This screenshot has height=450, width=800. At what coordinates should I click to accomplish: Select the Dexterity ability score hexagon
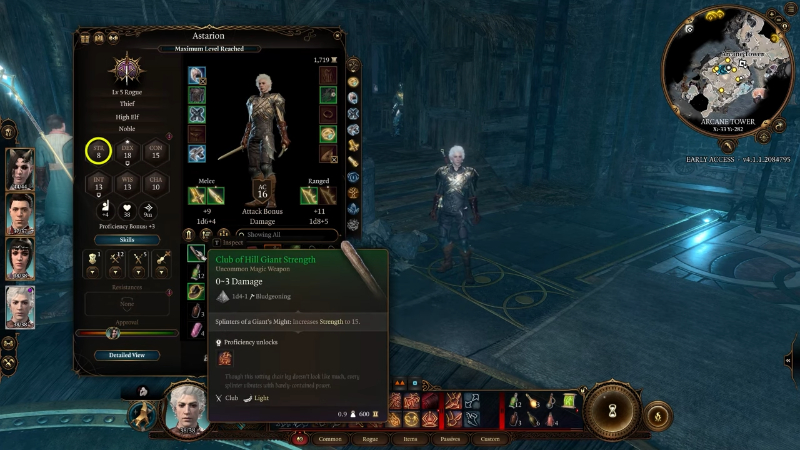point(127,152)
